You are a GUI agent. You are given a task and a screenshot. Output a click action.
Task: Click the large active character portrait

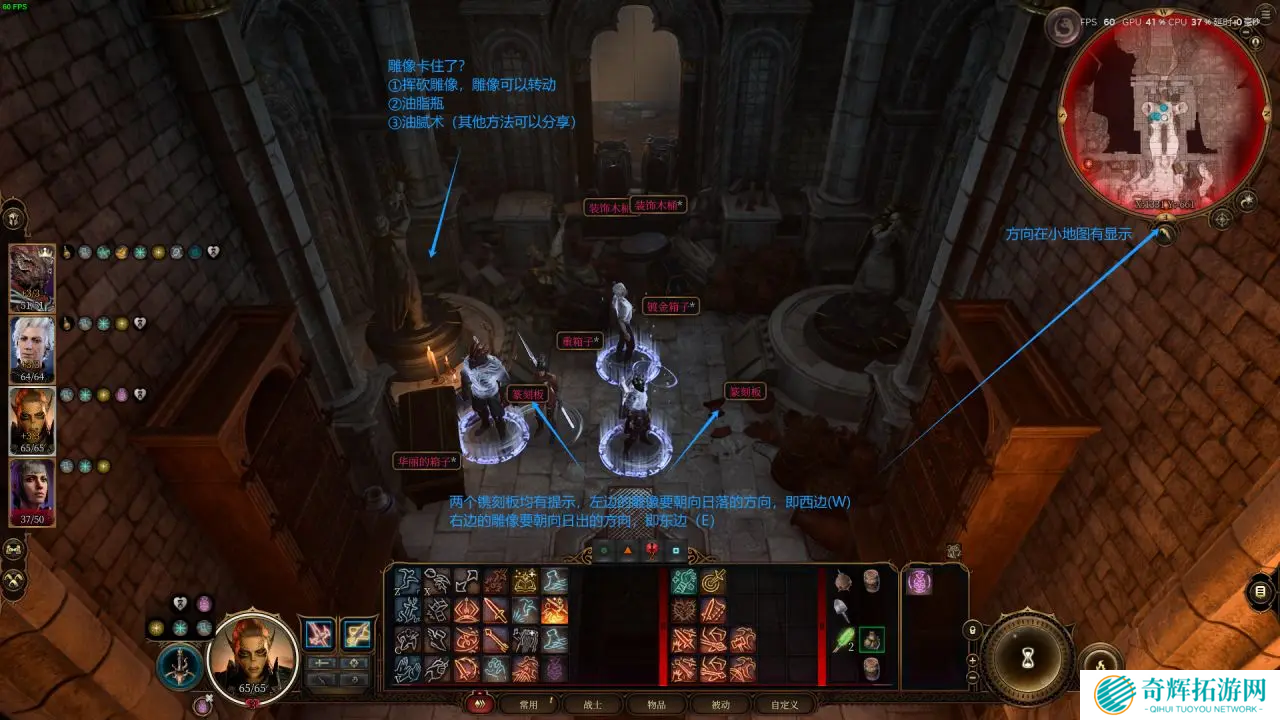pos(253,655)
